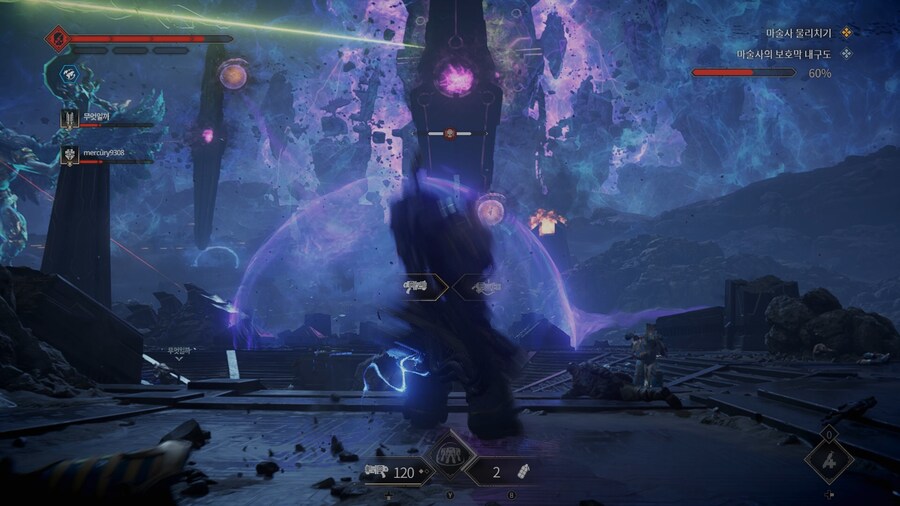Viewport: 900px width, 506px height.
Task: Use the consumable slot diamond in the bottom-right corner
Action: [x=829, y=461]
